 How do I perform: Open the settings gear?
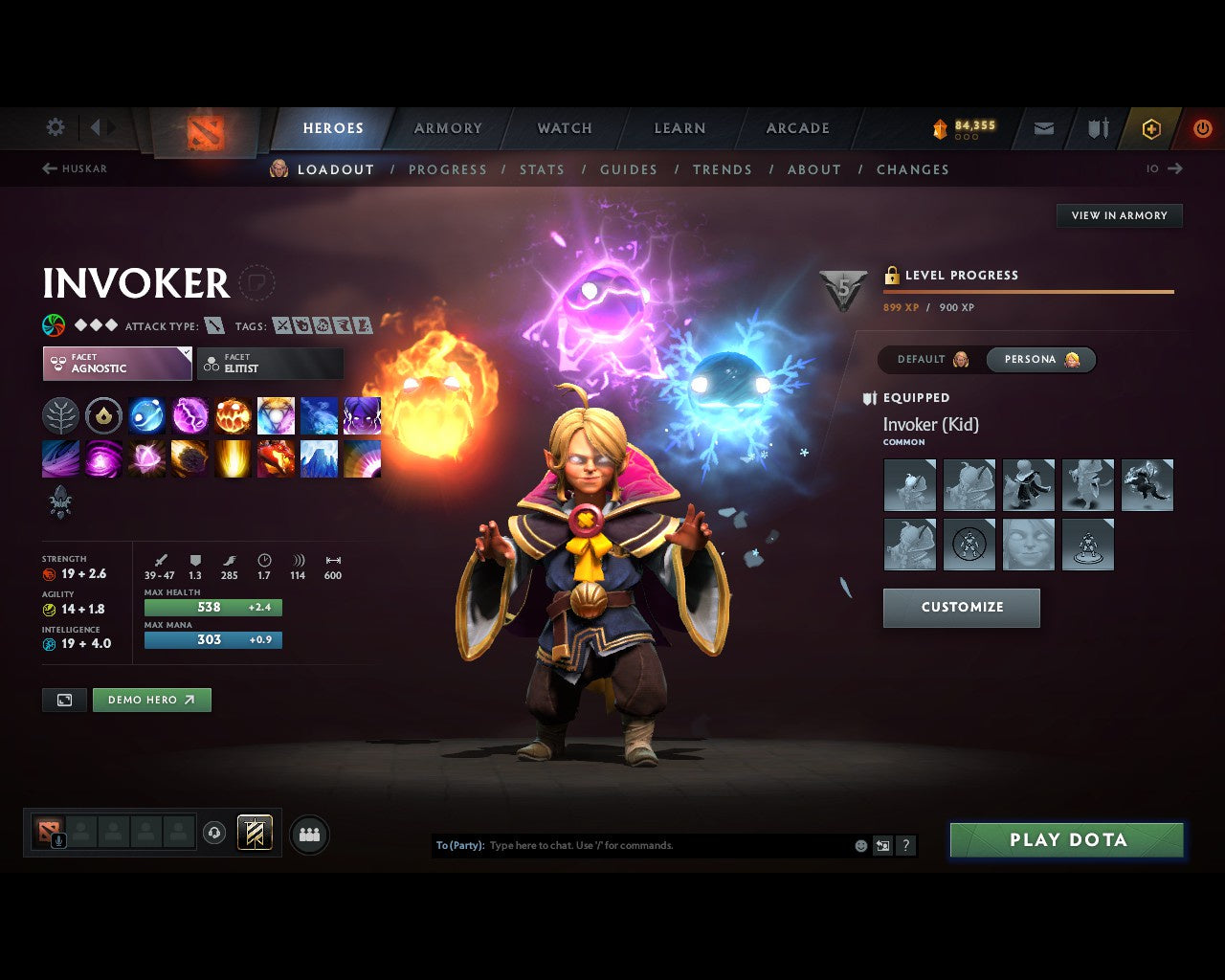tap(56, 127)
